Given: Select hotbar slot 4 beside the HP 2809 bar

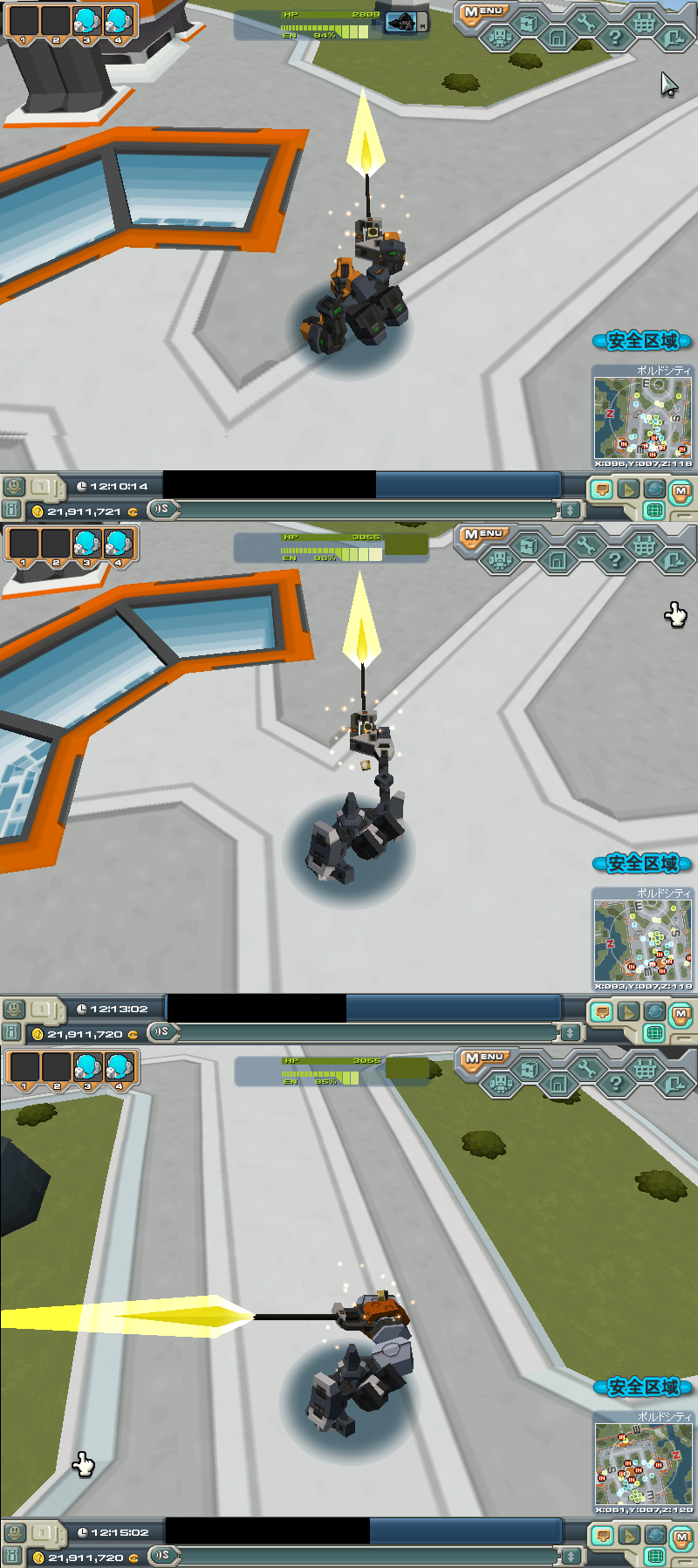Looking at the screenshot, I should (118, 22).
